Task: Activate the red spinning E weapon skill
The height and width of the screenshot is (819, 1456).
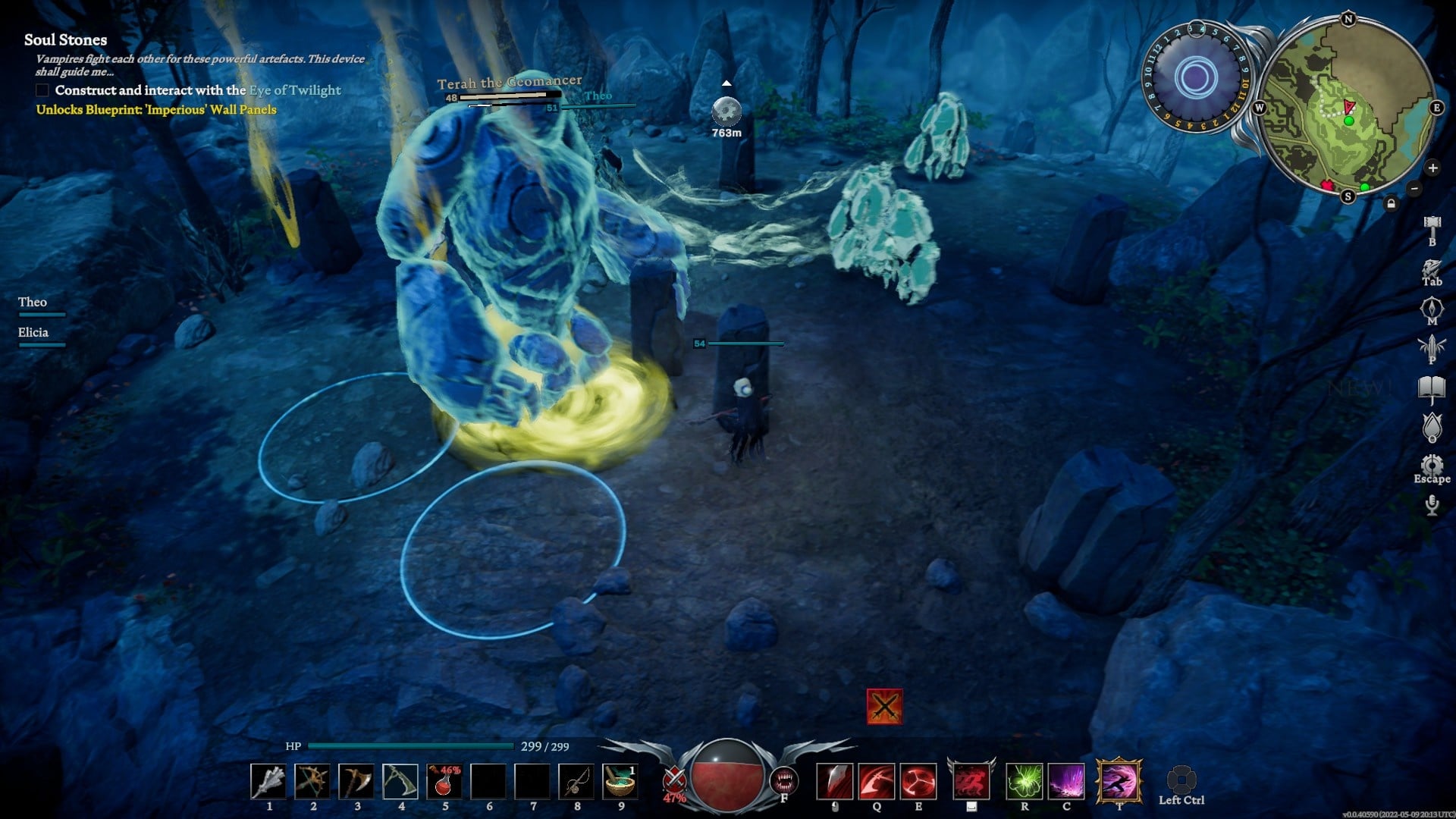Action: (918, 781)
